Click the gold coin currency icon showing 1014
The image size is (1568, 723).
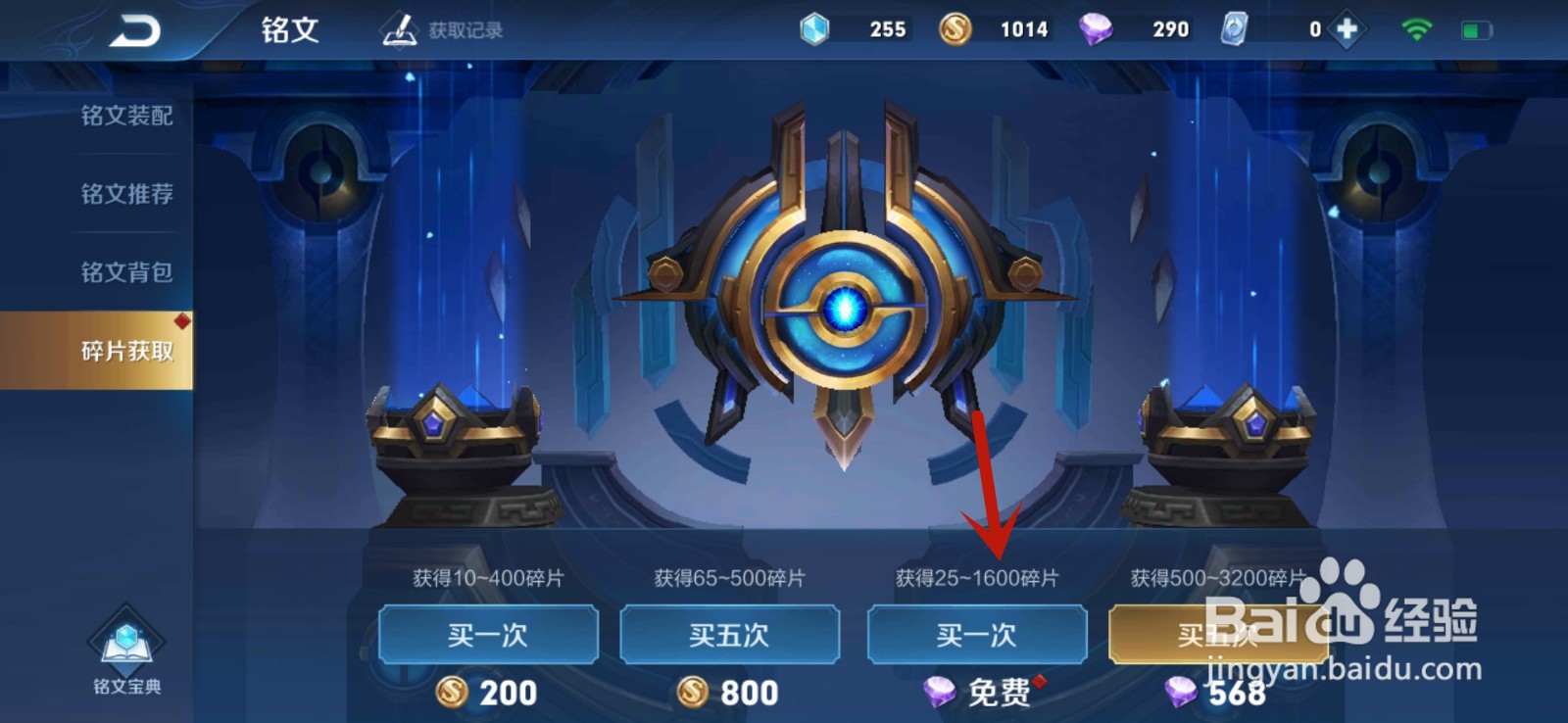(953, 28)
